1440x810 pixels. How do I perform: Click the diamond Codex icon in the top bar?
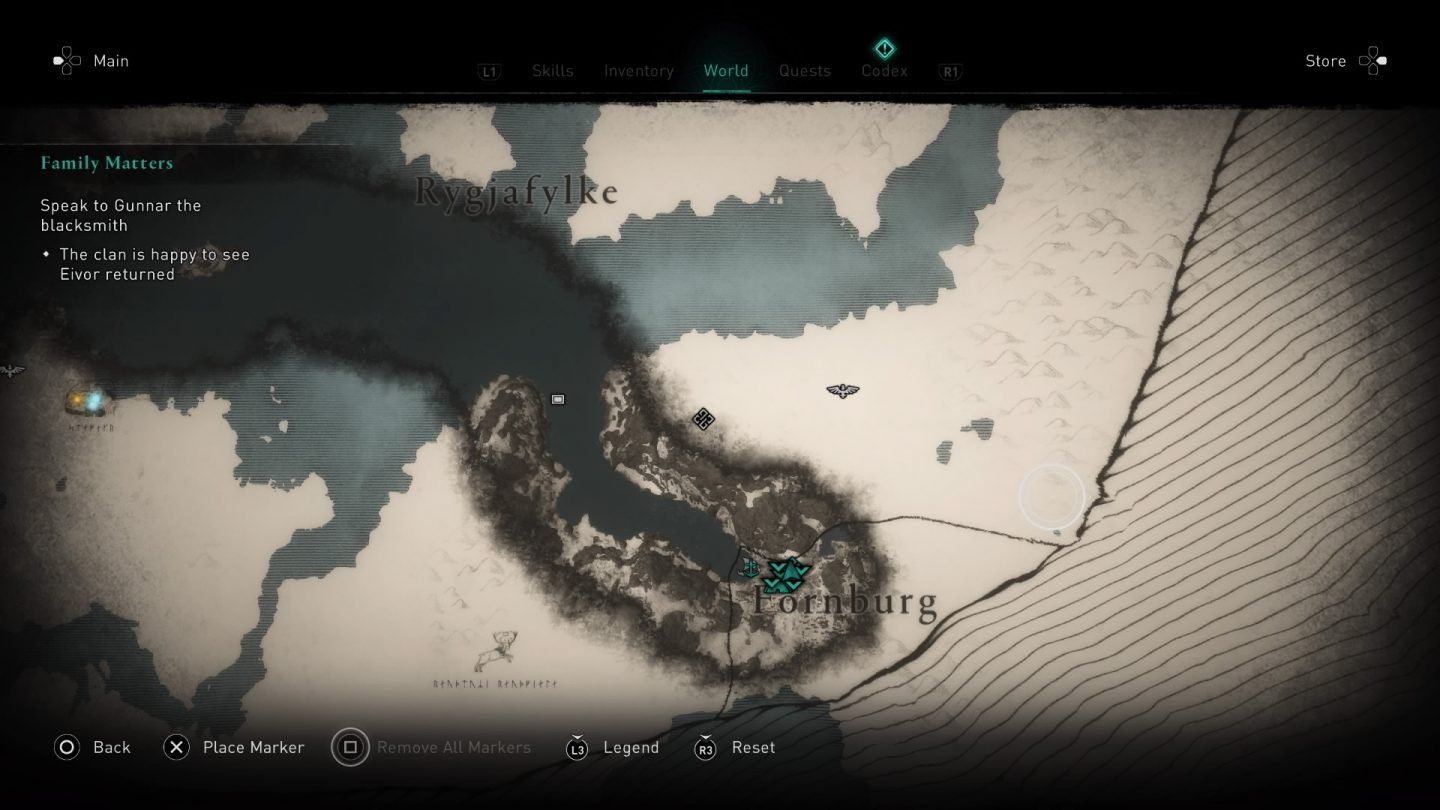[884, 48]
